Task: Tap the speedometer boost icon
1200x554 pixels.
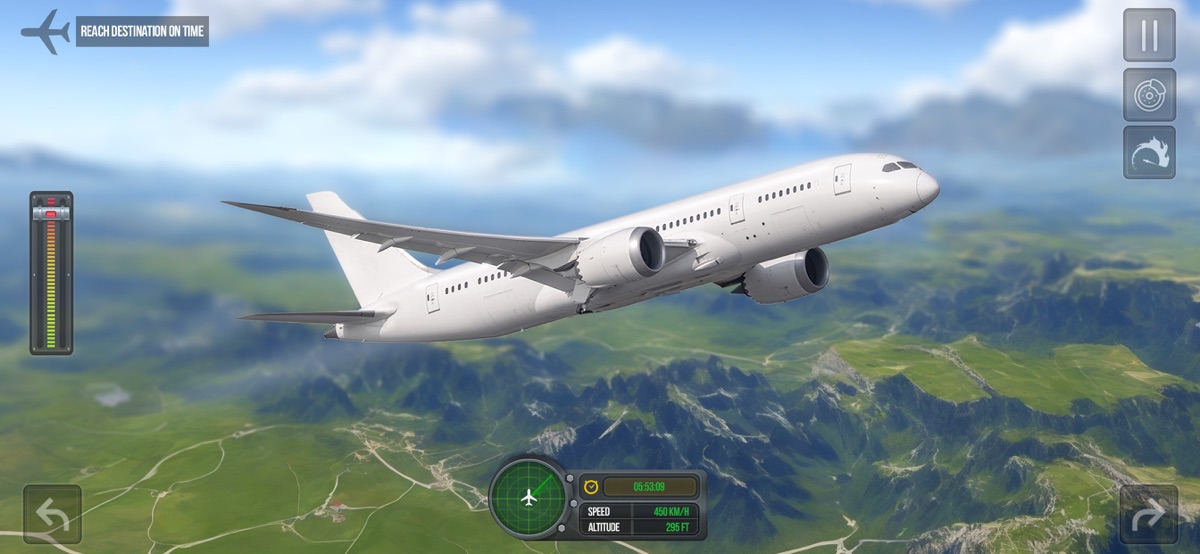Action: (x=1149, y=152)
